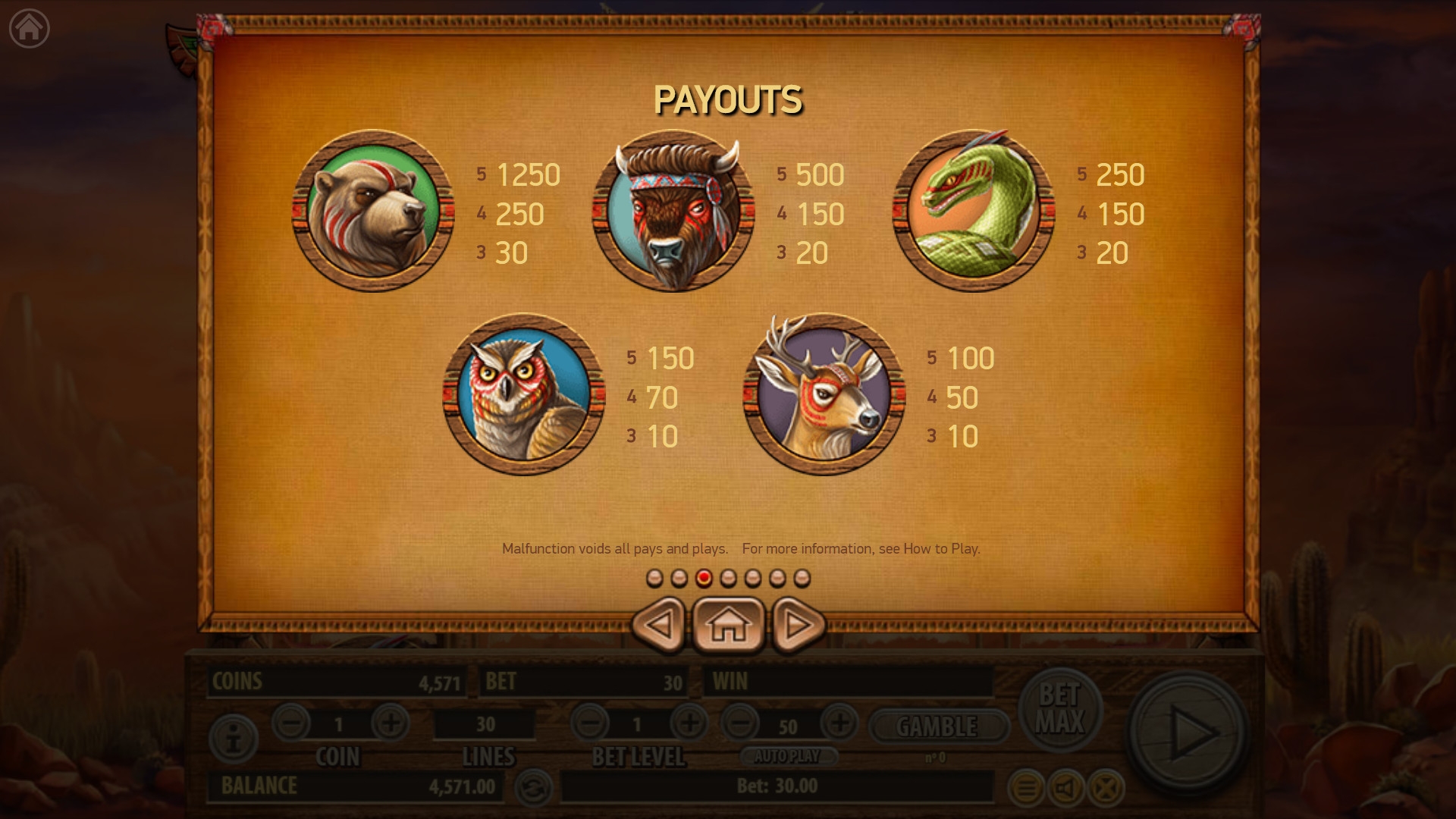The width and height of the screenshot is (1456, 819).
Task: Increase the coin value
Action: pos(390,723)
